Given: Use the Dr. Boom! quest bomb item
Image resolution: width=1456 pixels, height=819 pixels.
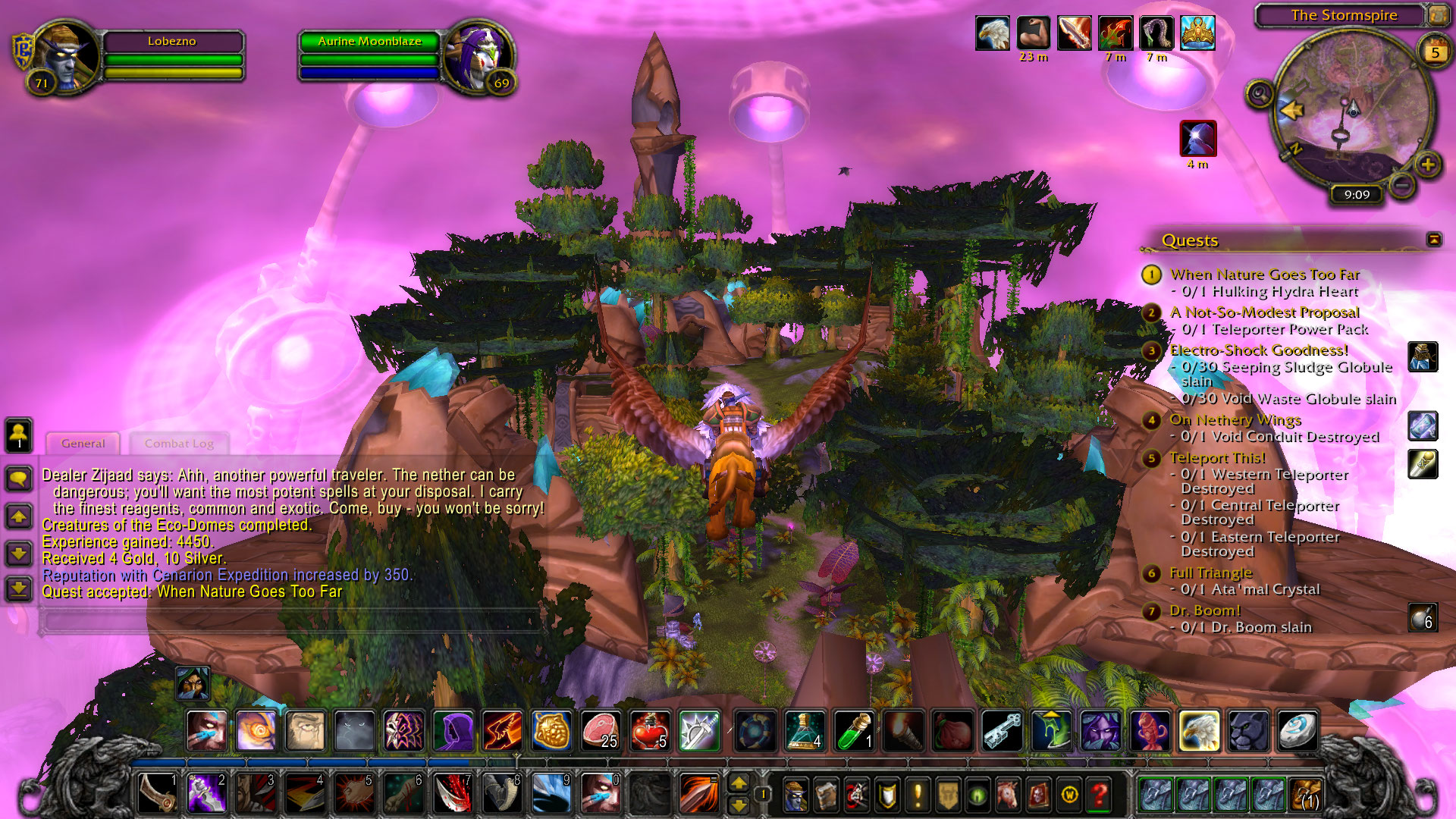Looking at the screenshot, I should coord(1423,618).
